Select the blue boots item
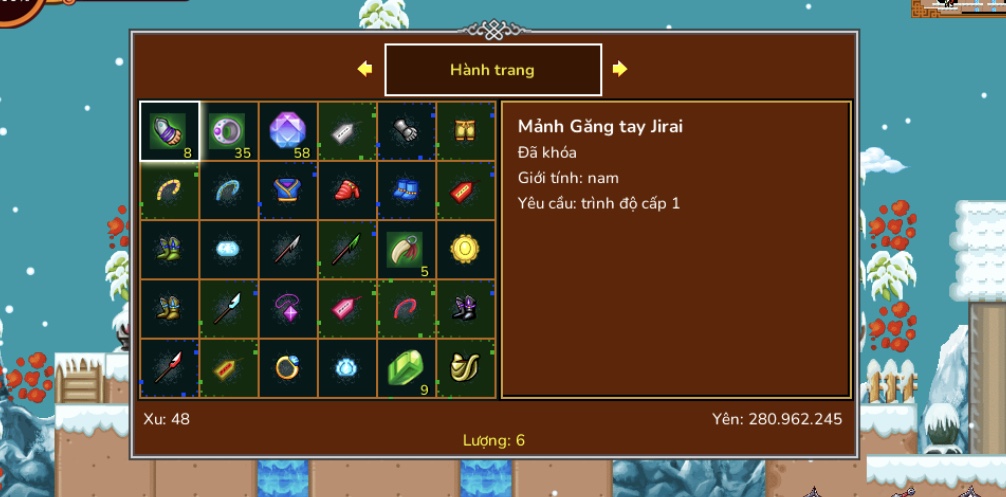1006x497 pixels. (407, 190)
